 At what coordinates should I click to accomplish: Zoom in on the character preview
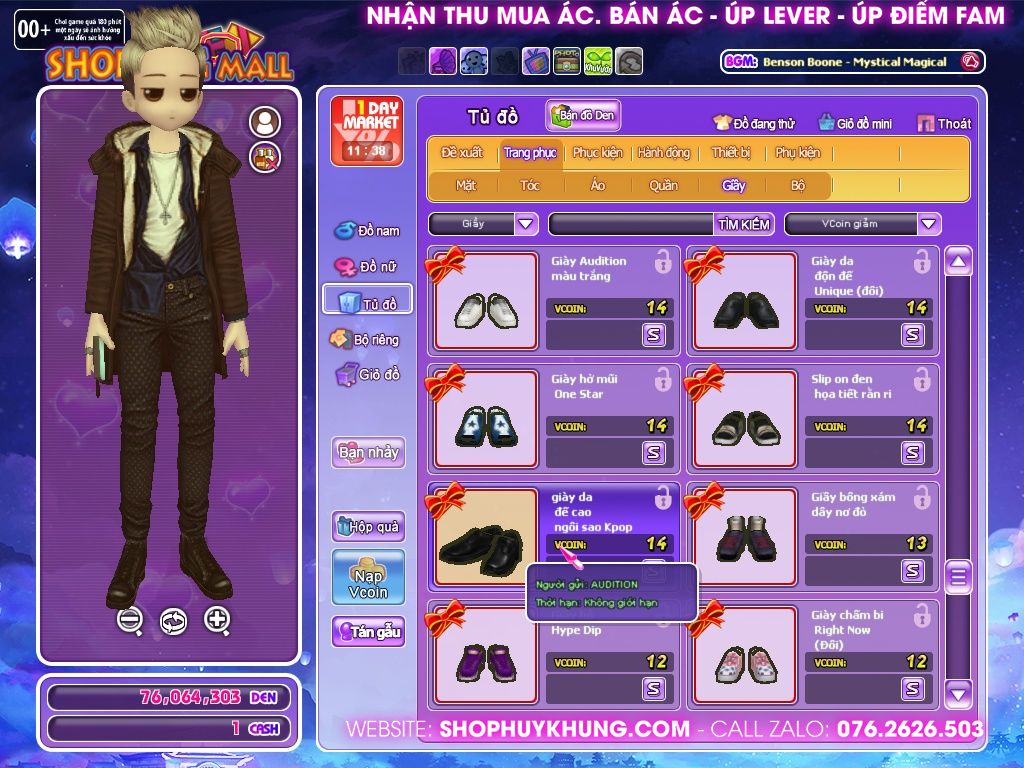pyautogui.click(x=217, y=620)
